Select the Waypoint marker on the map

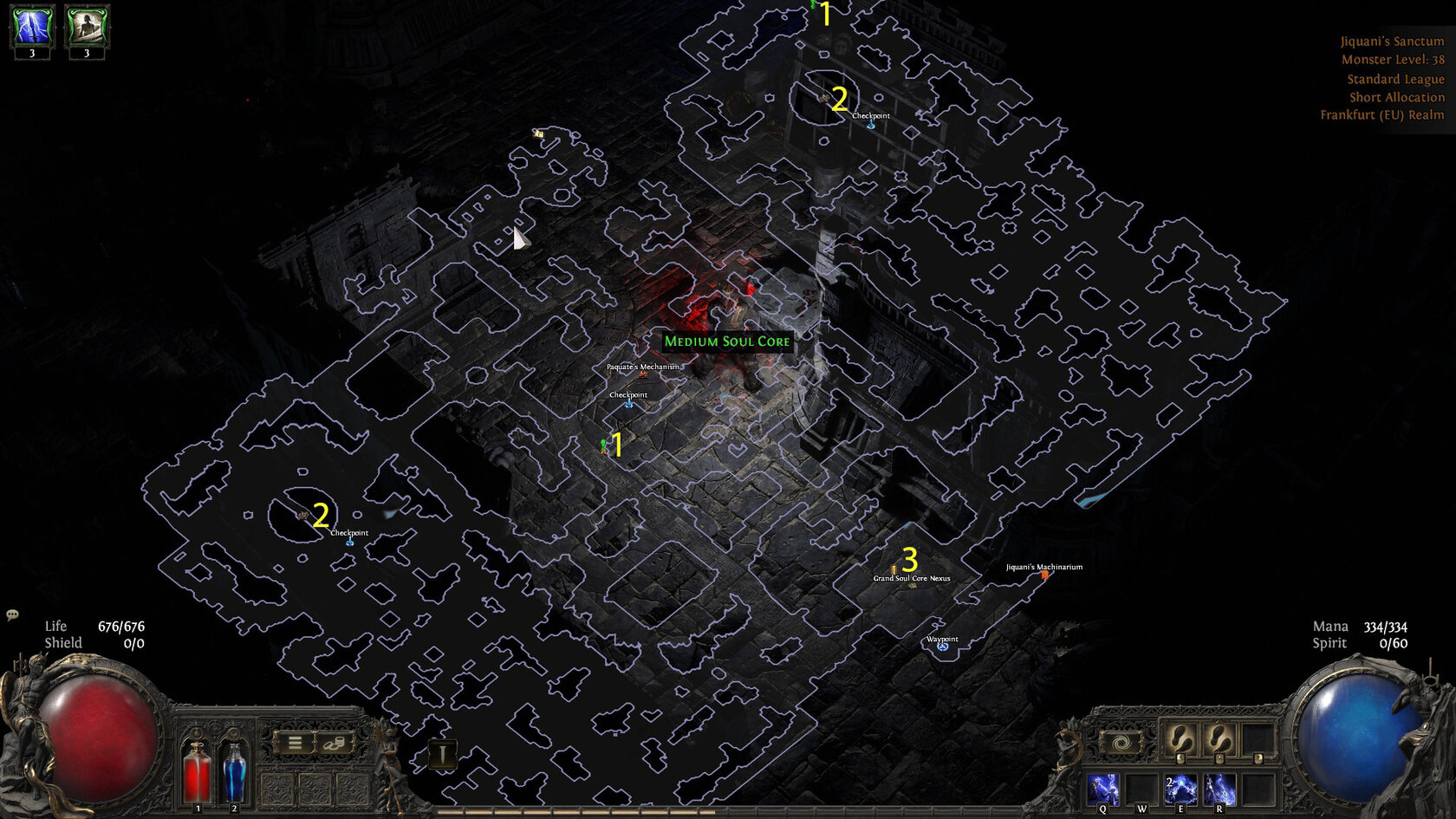(943, 647)
